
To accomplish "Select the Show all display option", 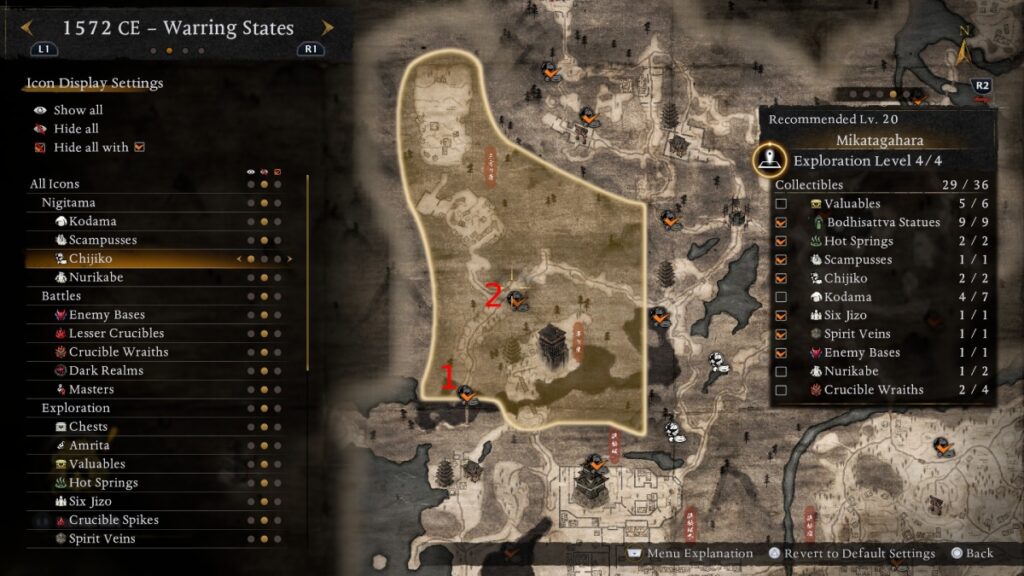I will coord(78,110).
